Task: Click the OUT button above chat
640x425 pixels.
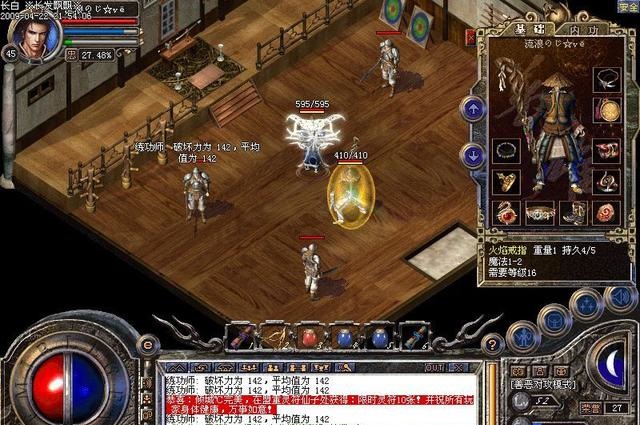Action: [433, 368]
